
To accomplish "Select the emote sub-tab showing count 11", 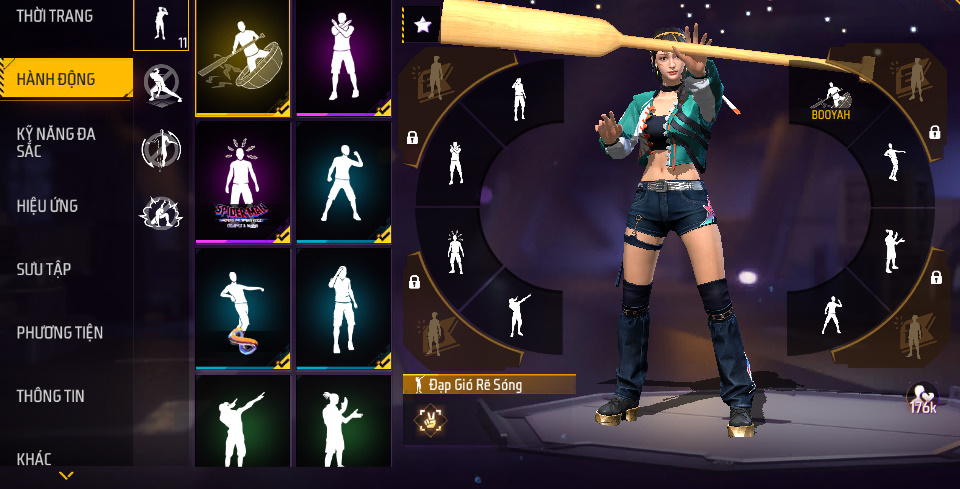I will 161,25.
